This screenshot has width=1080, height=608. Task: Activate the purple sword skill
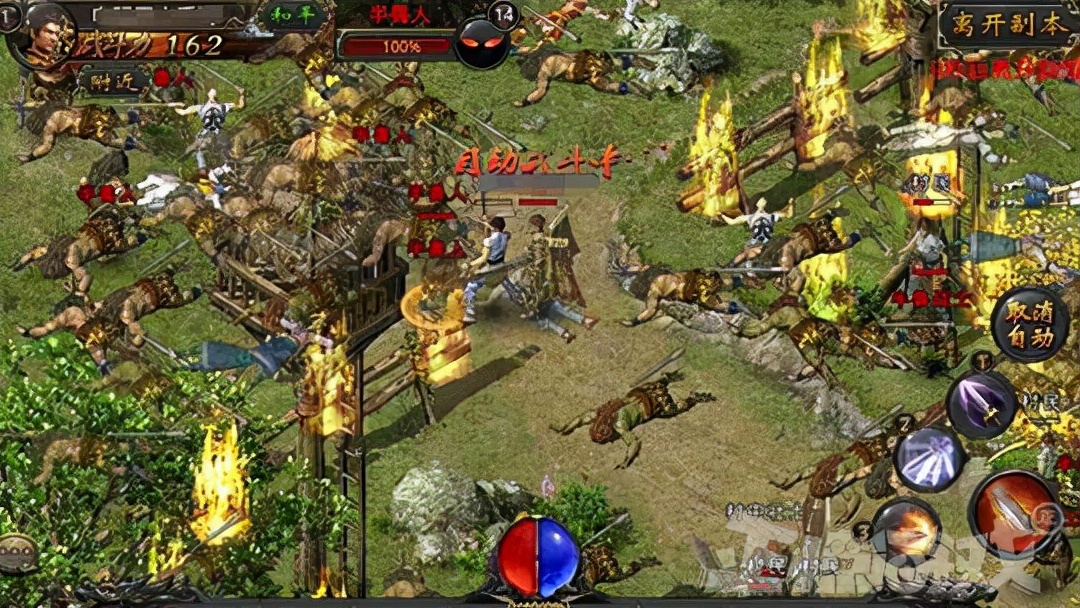coord(981,404)
